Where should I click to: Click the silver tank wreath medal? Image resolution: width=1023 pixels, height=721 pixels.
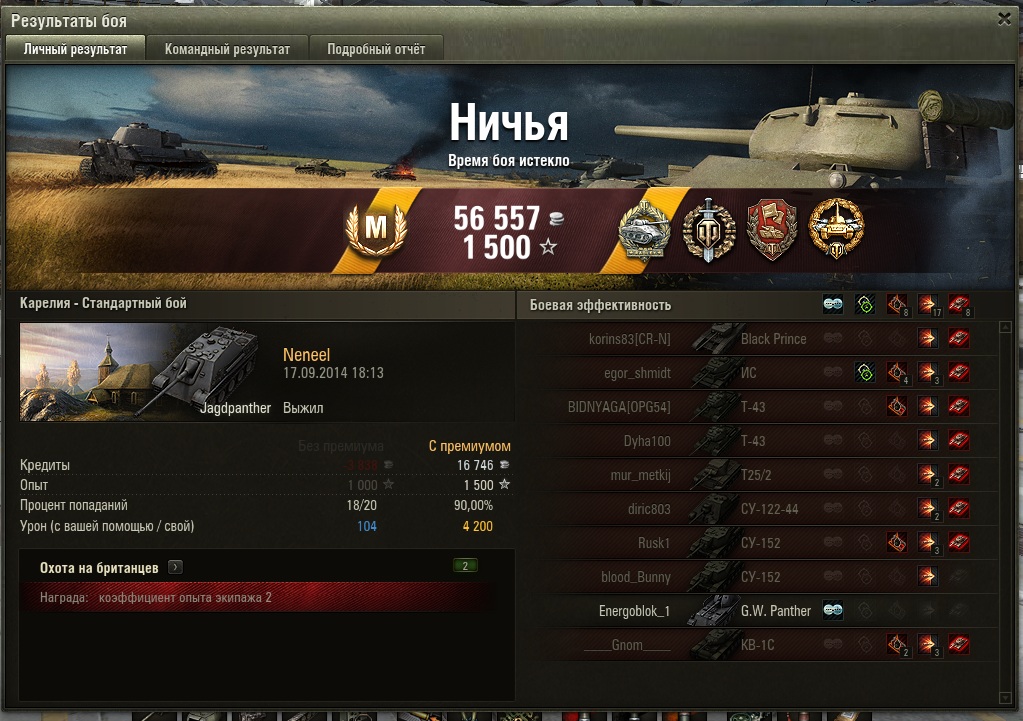click(x=647, y=230)
